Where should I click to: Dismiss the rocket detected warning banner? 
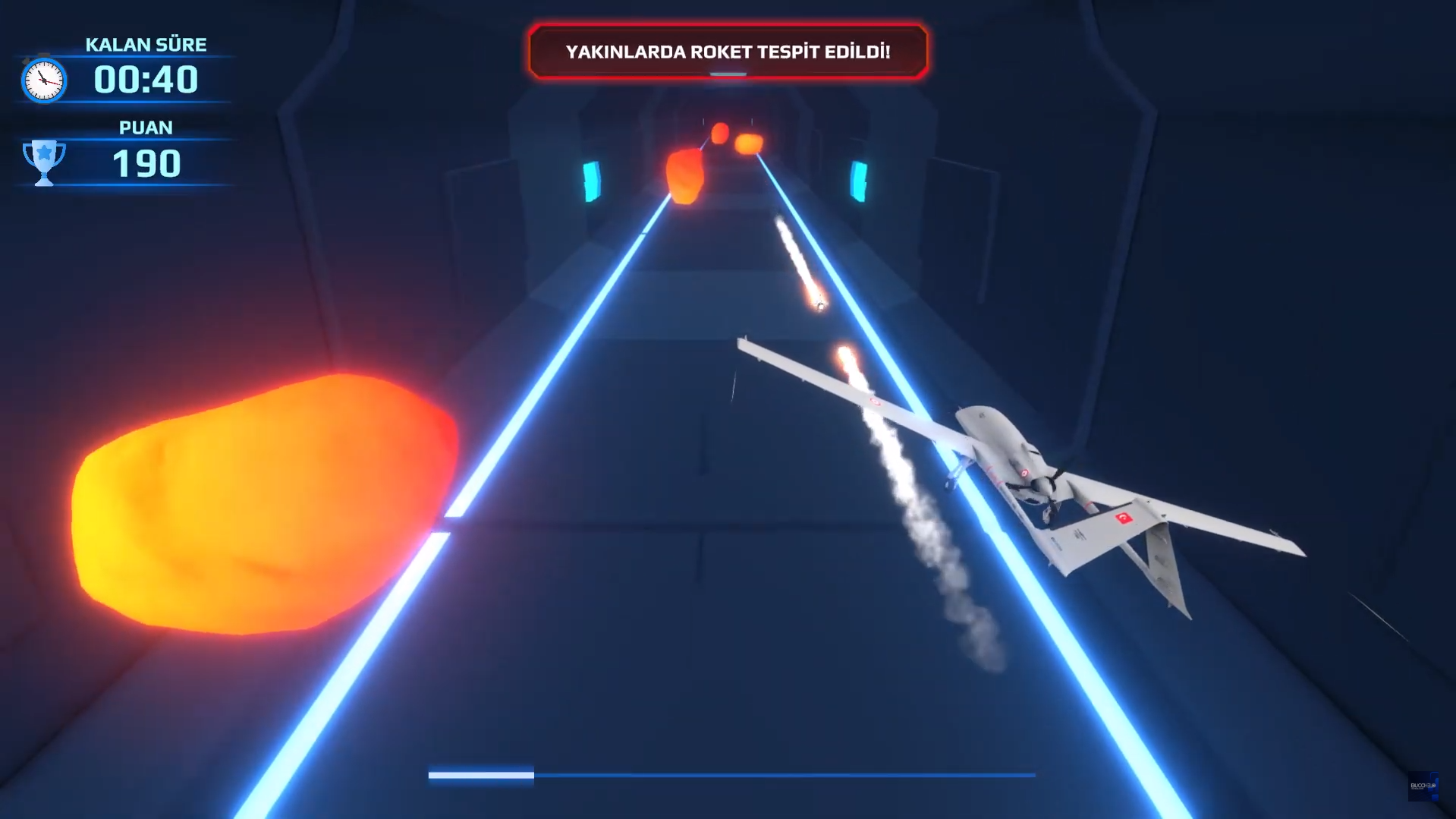(x=728, y=52)
